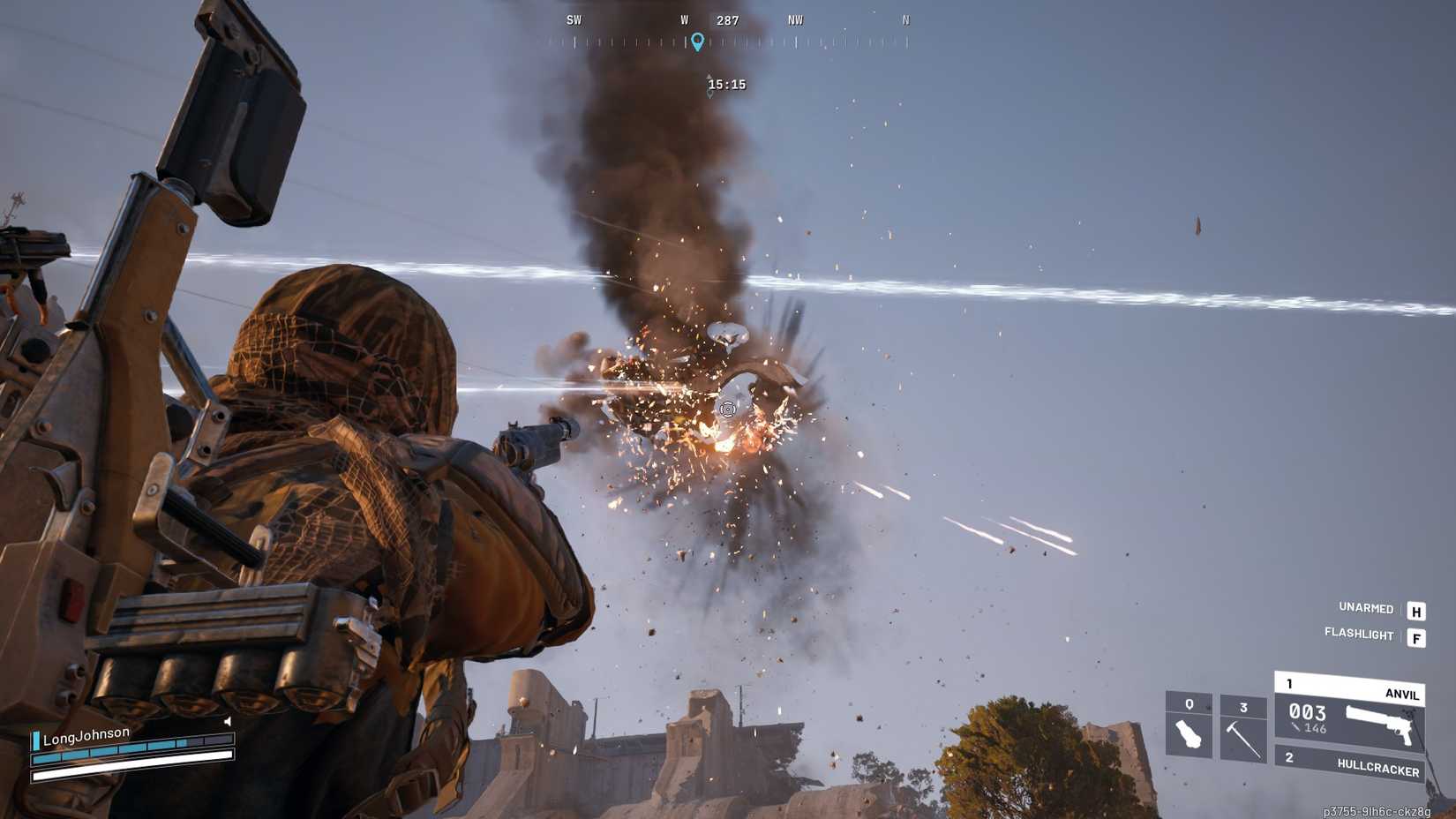This screenshot has height=819, width=1456.
Task: Click the 15:15 time display
Action: (x=726, y=85)
